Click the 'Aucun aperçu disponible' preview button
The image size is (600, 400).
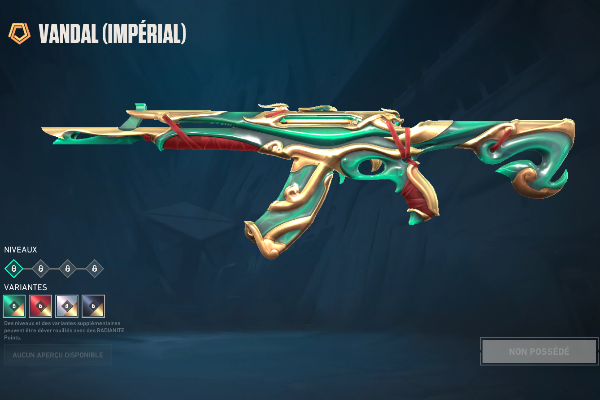tap(57, 354)
